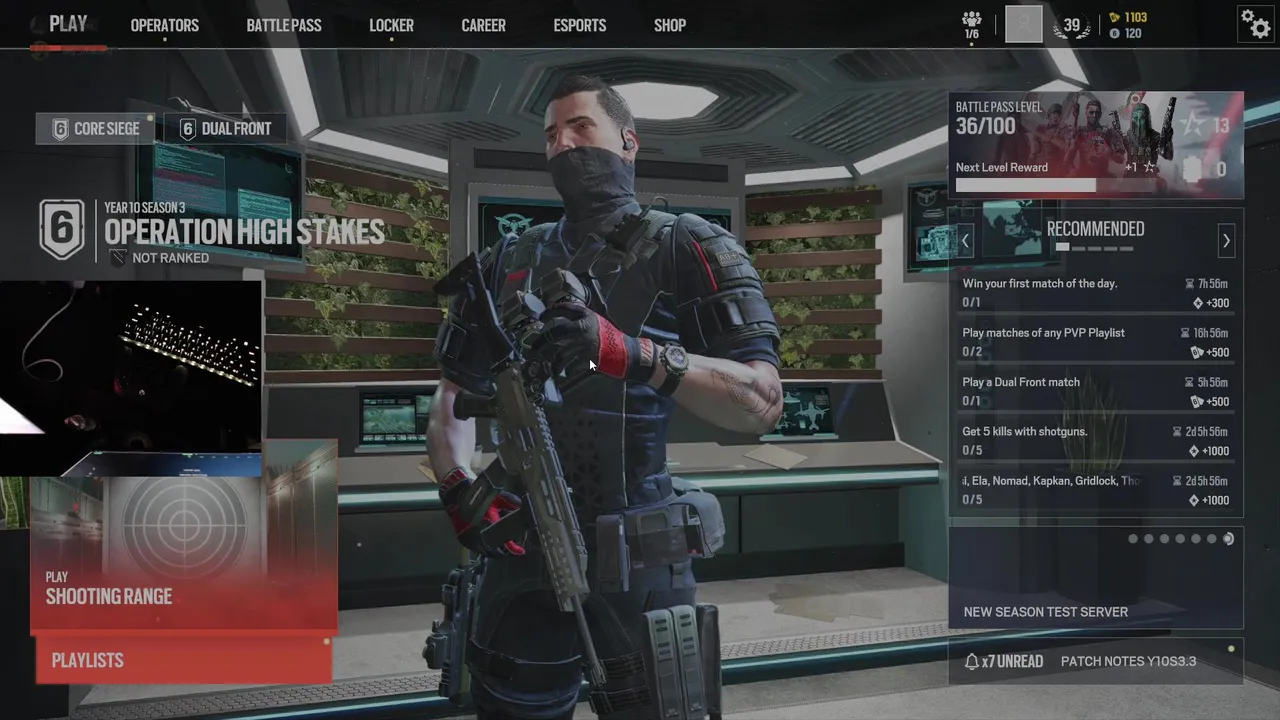The height and width of the screenshot is (720, 1280).
Task: Select the Play a Dual Front match challenge
Action: point(1095,391)
